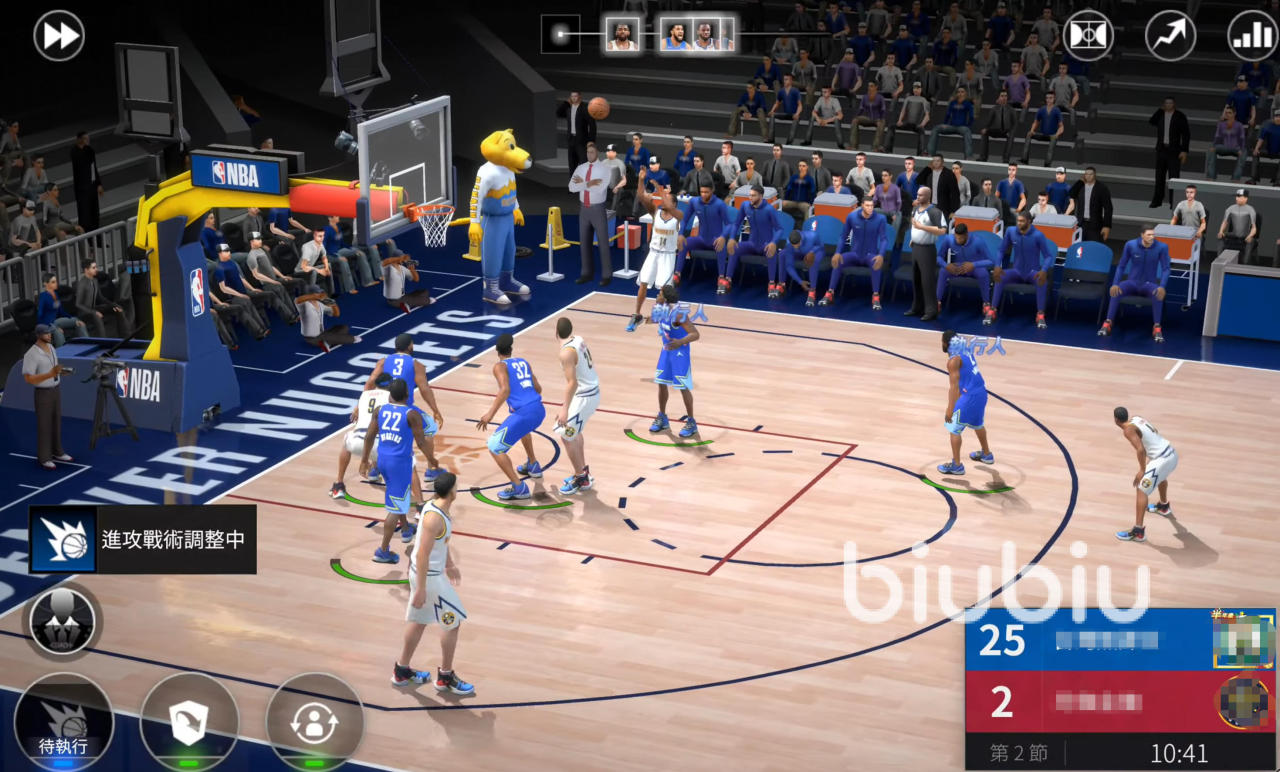Click the 進攻戰術調整中 notification banner
This screenshot has height=772, width=1280.
pos(143,539)
